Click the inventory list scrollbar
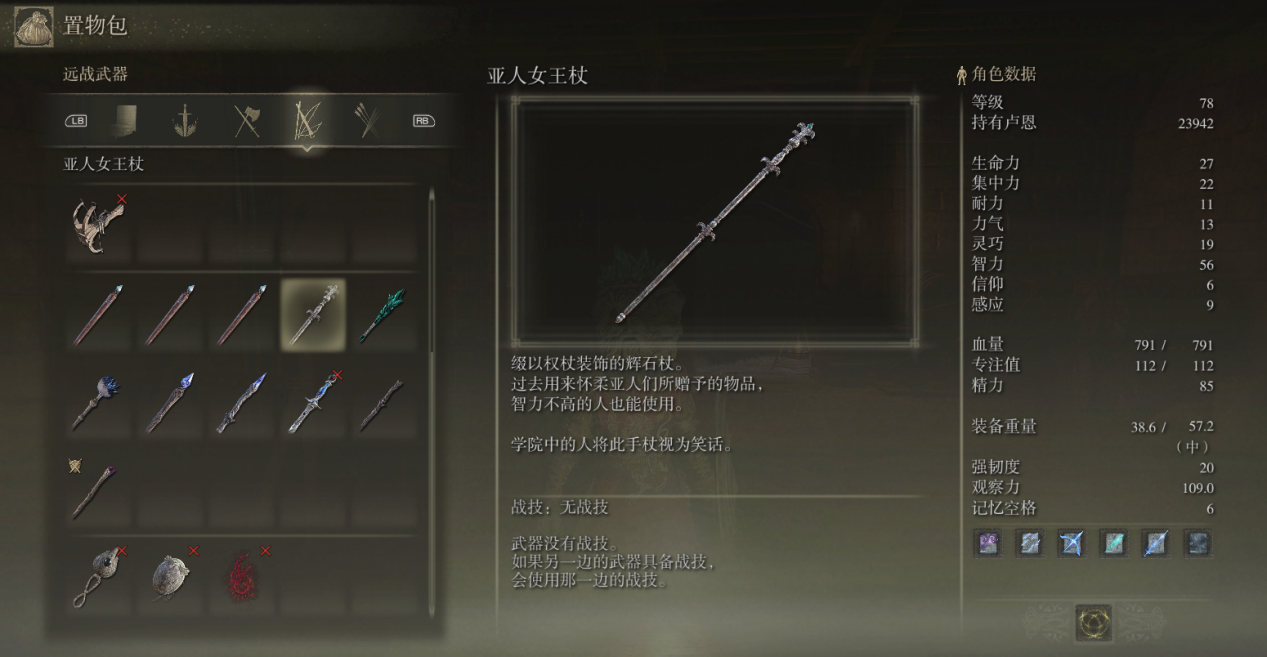The width and height of the screenshot is (1267, 657). [432, 270]
